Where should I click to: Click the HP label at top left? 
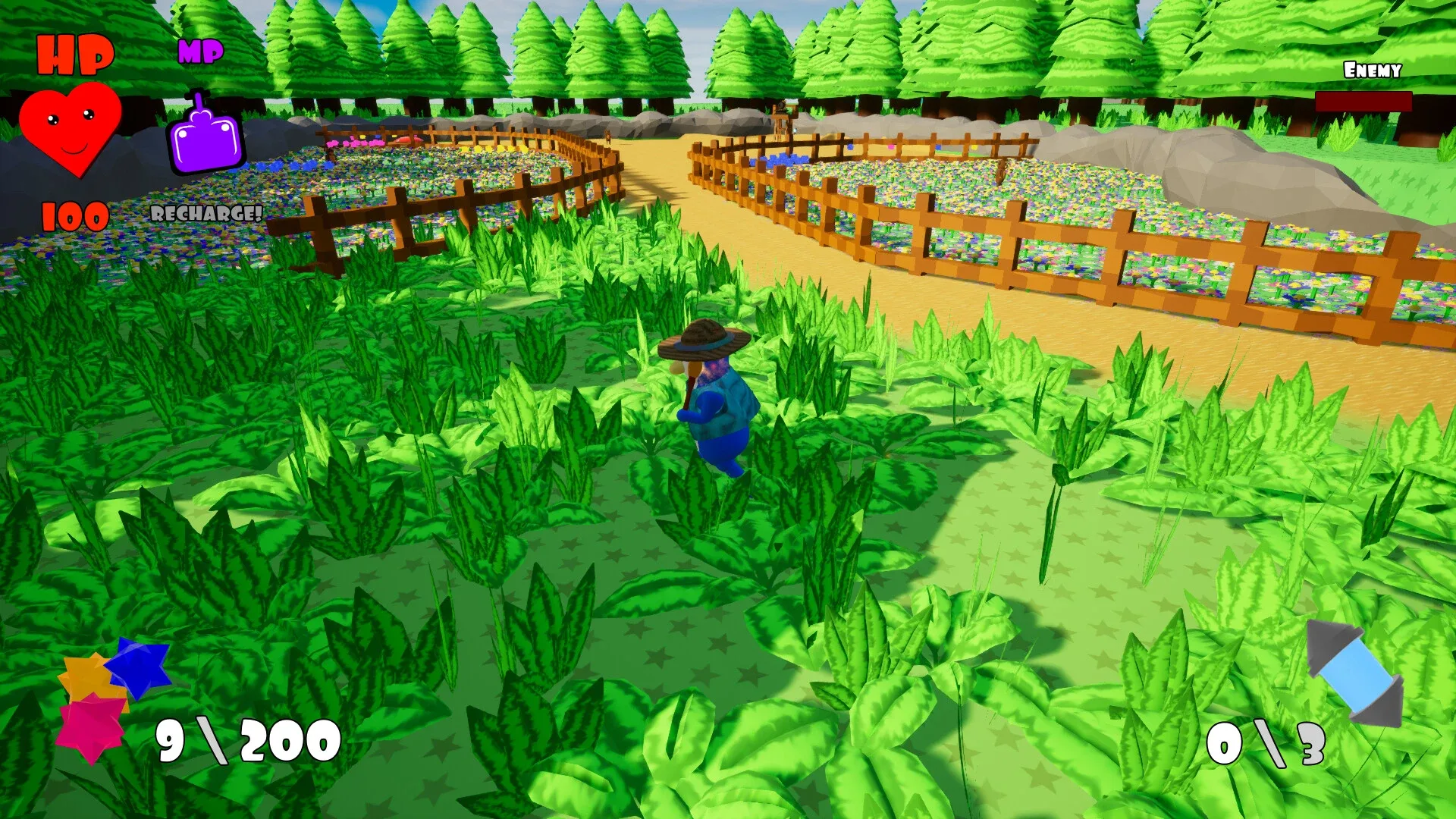[x=76, y=53]
